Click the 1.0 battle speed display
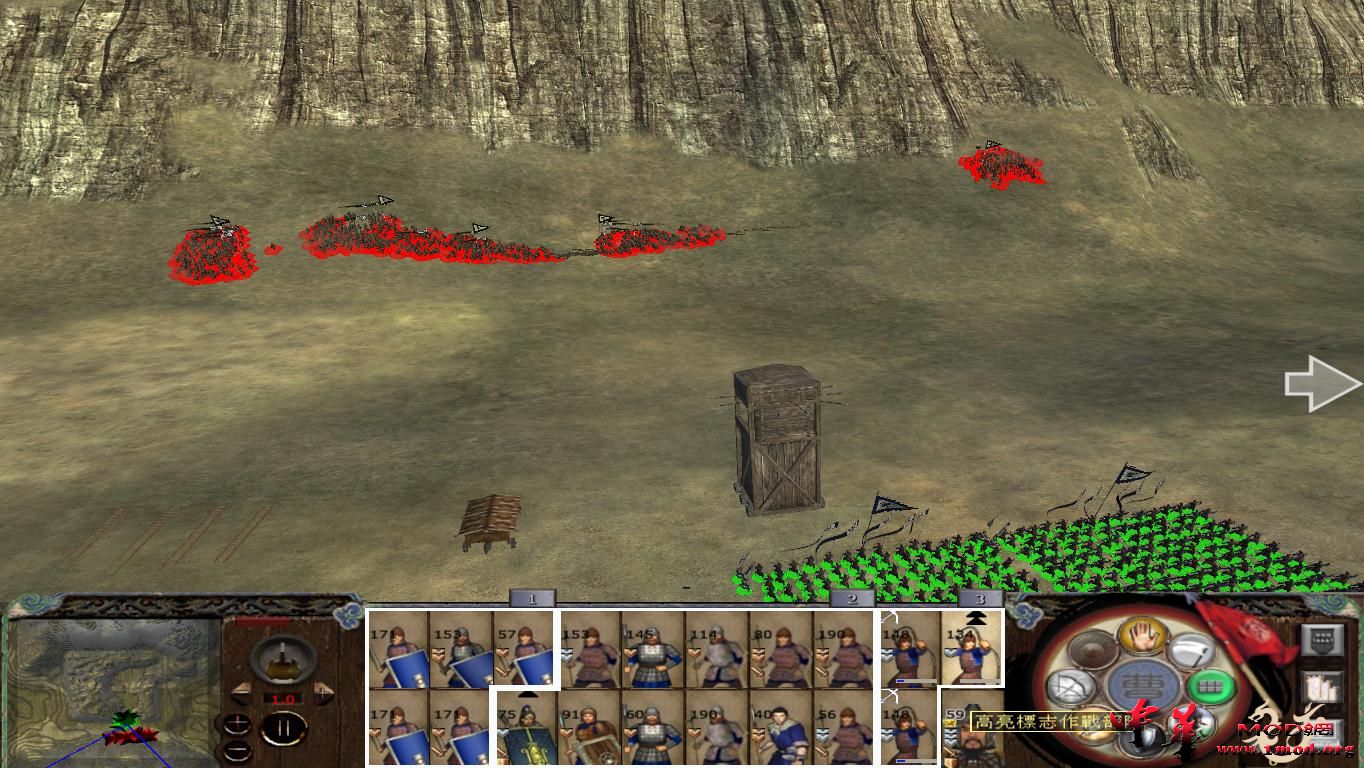The width and height of the screenshot is (1364, 768). pos(283,699)
